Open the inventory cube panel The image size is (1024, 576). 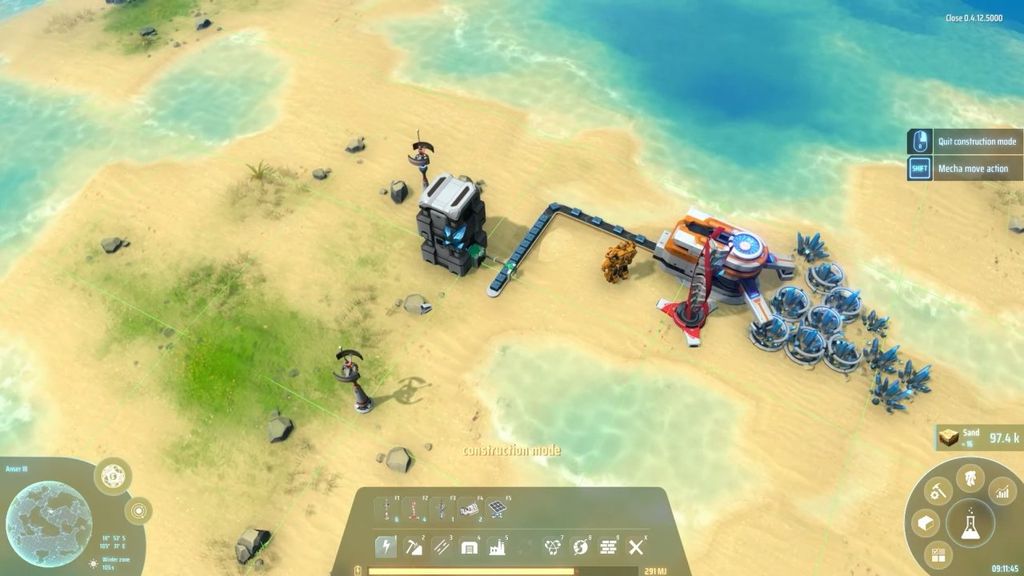click(925, 524)
